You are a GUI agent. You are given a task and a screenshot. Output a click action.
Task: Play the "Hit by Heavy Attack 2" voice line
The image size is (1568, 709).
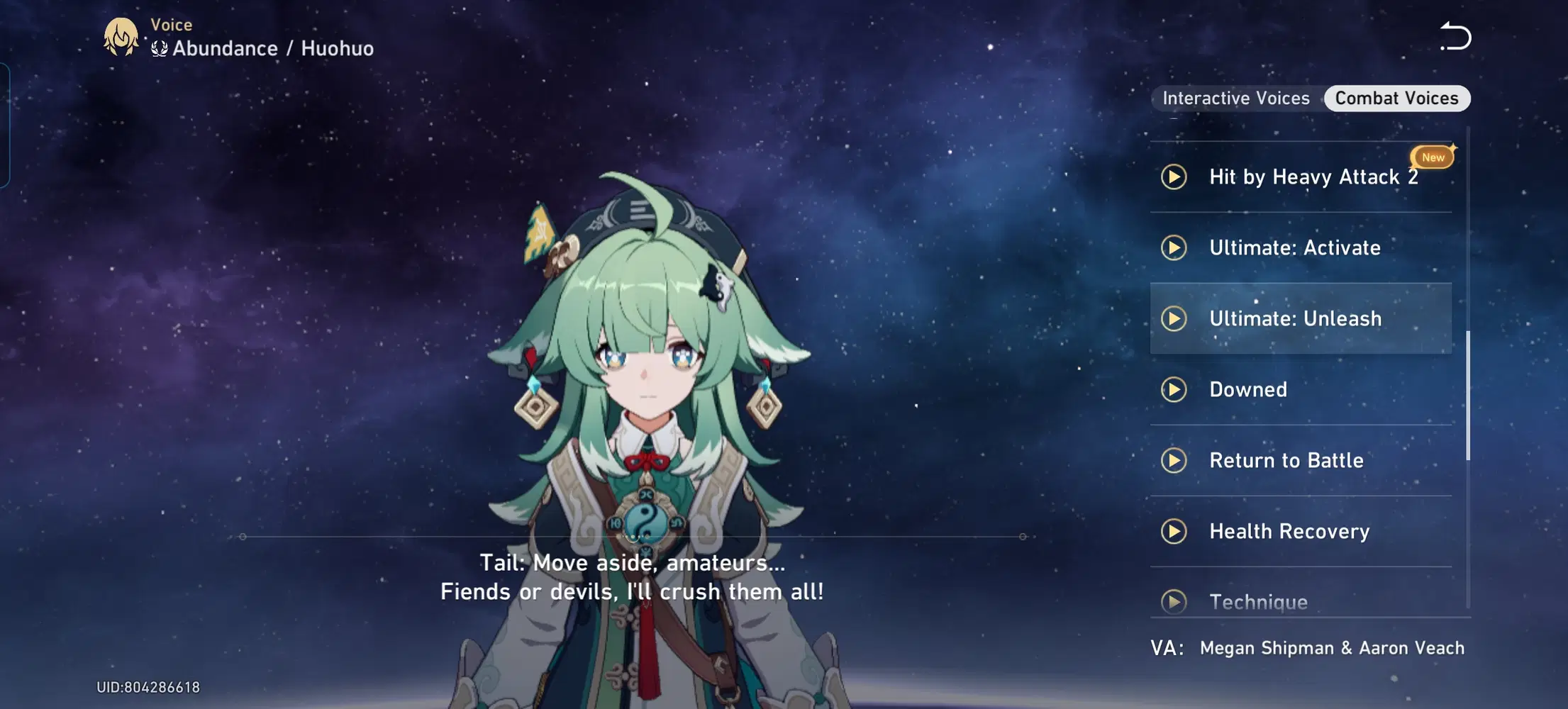click(1173, 178)
